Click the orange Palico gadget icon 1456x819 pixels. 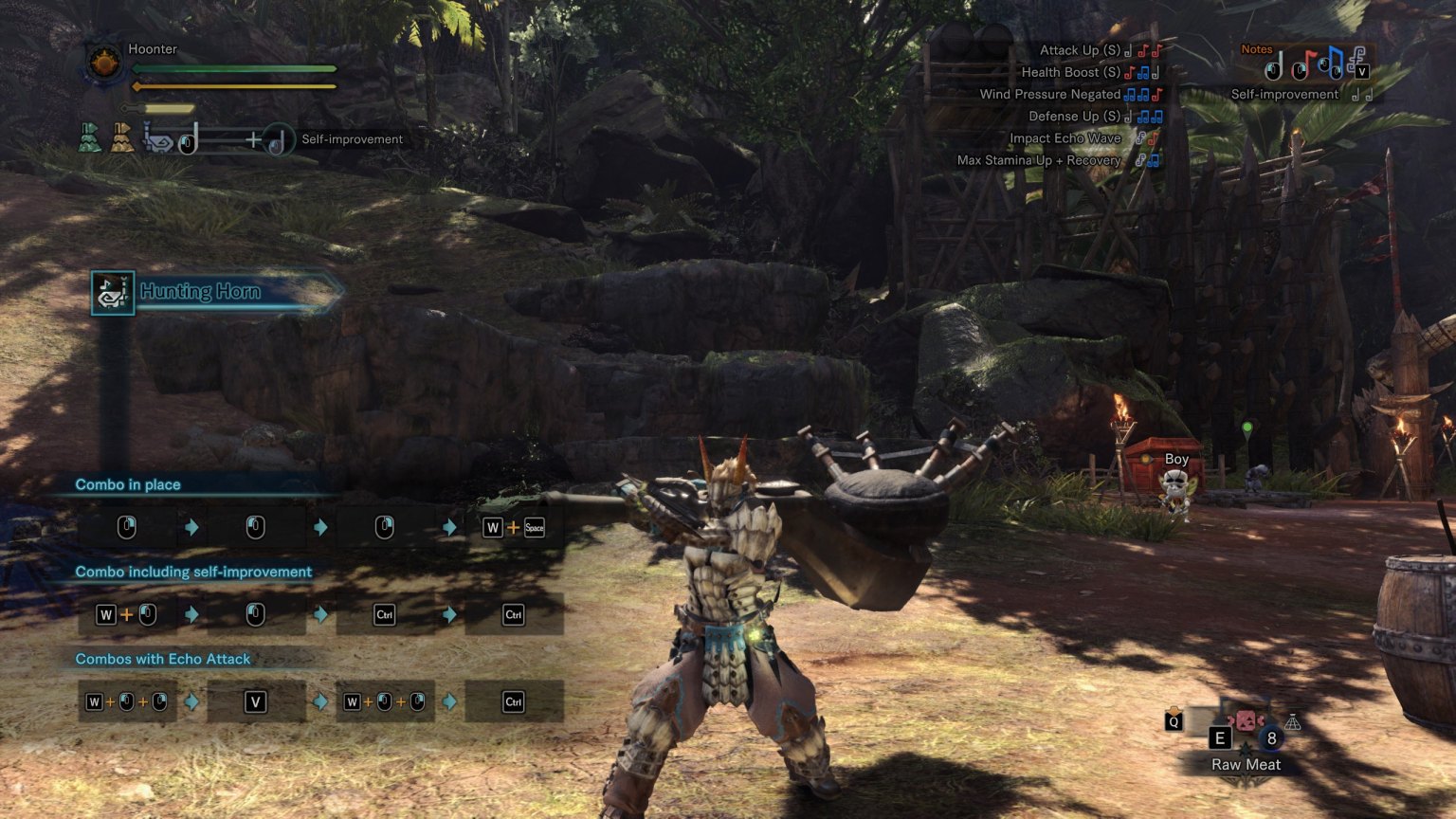click(x=121, y=138)
